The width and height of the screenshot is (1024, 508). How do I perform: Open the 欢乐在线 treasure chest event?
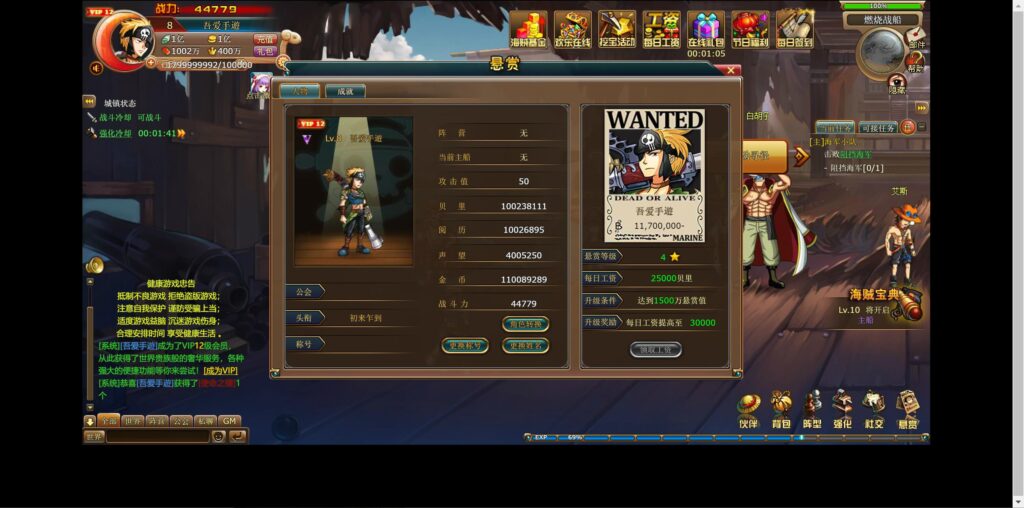572,28
